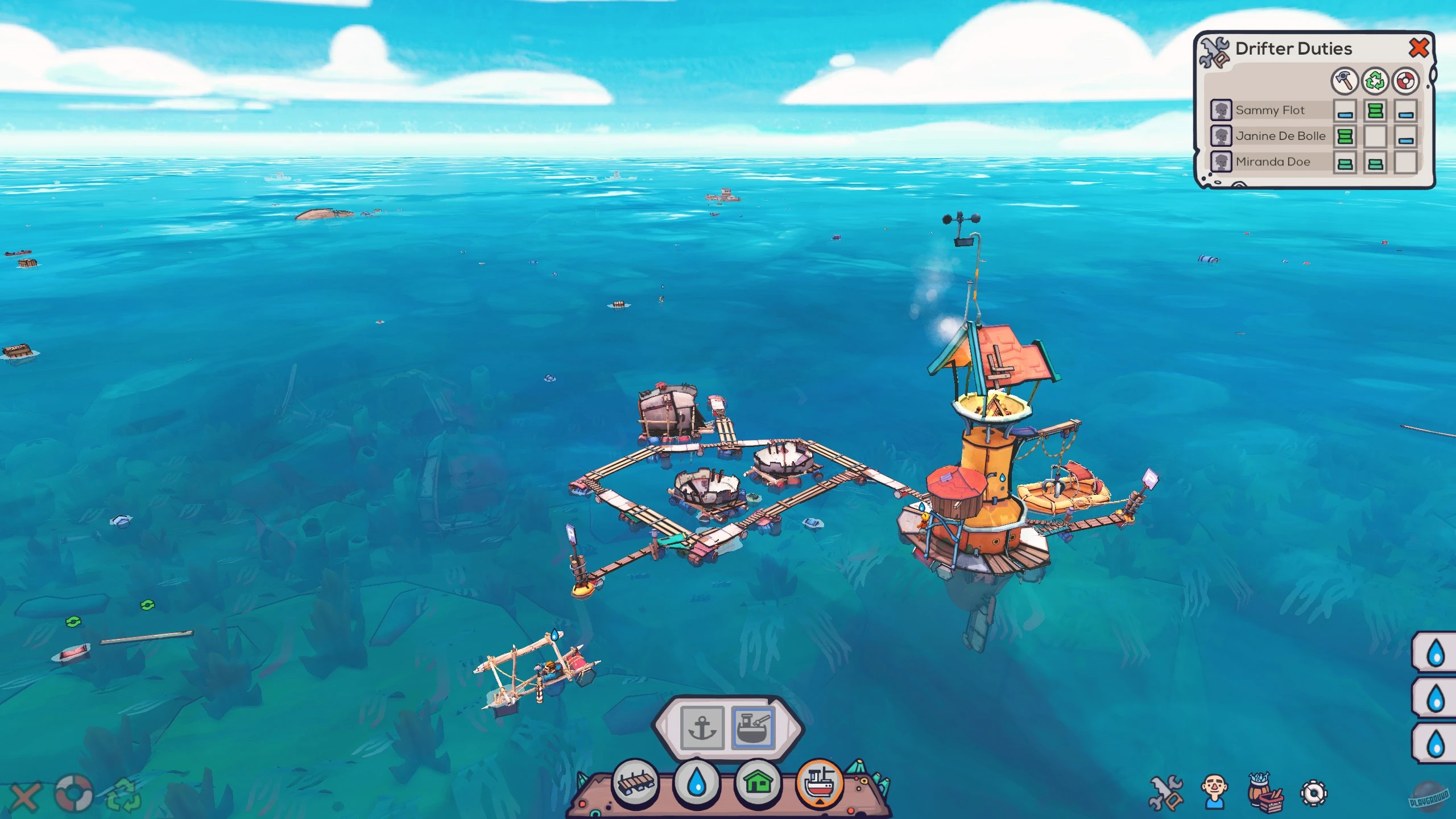This screenshot has height=819, width=1456.
Task: Toggle Miranda Doe's rescue duty cell
Action: tap(1406, 163)
